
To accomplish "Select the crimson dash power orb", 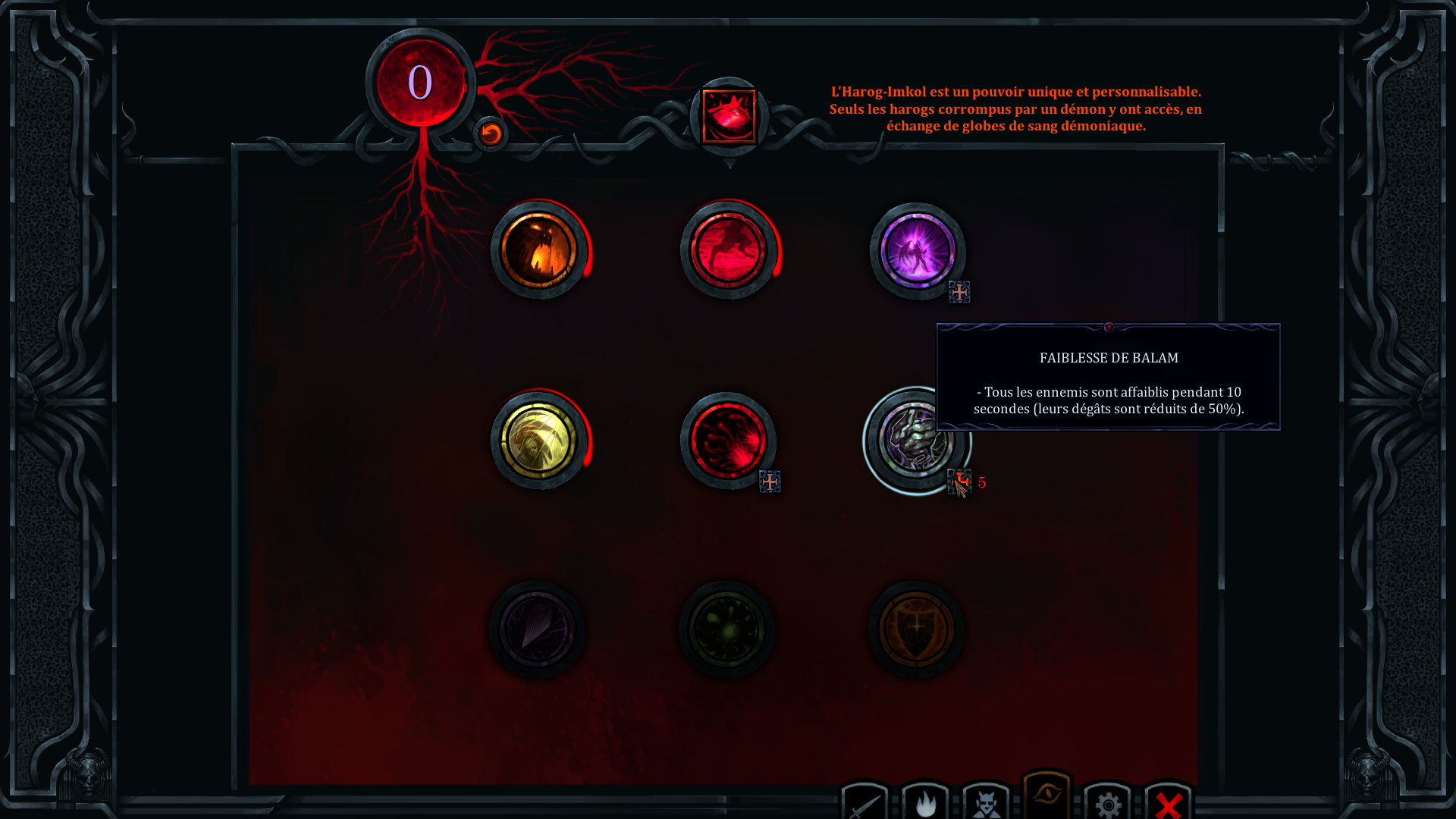I will tap(729, 251).
